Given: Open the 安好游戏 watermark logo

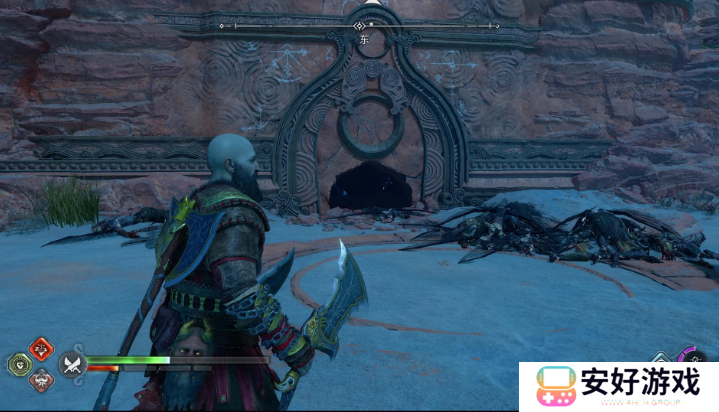Looking at the screenshot, I should 618,387.
